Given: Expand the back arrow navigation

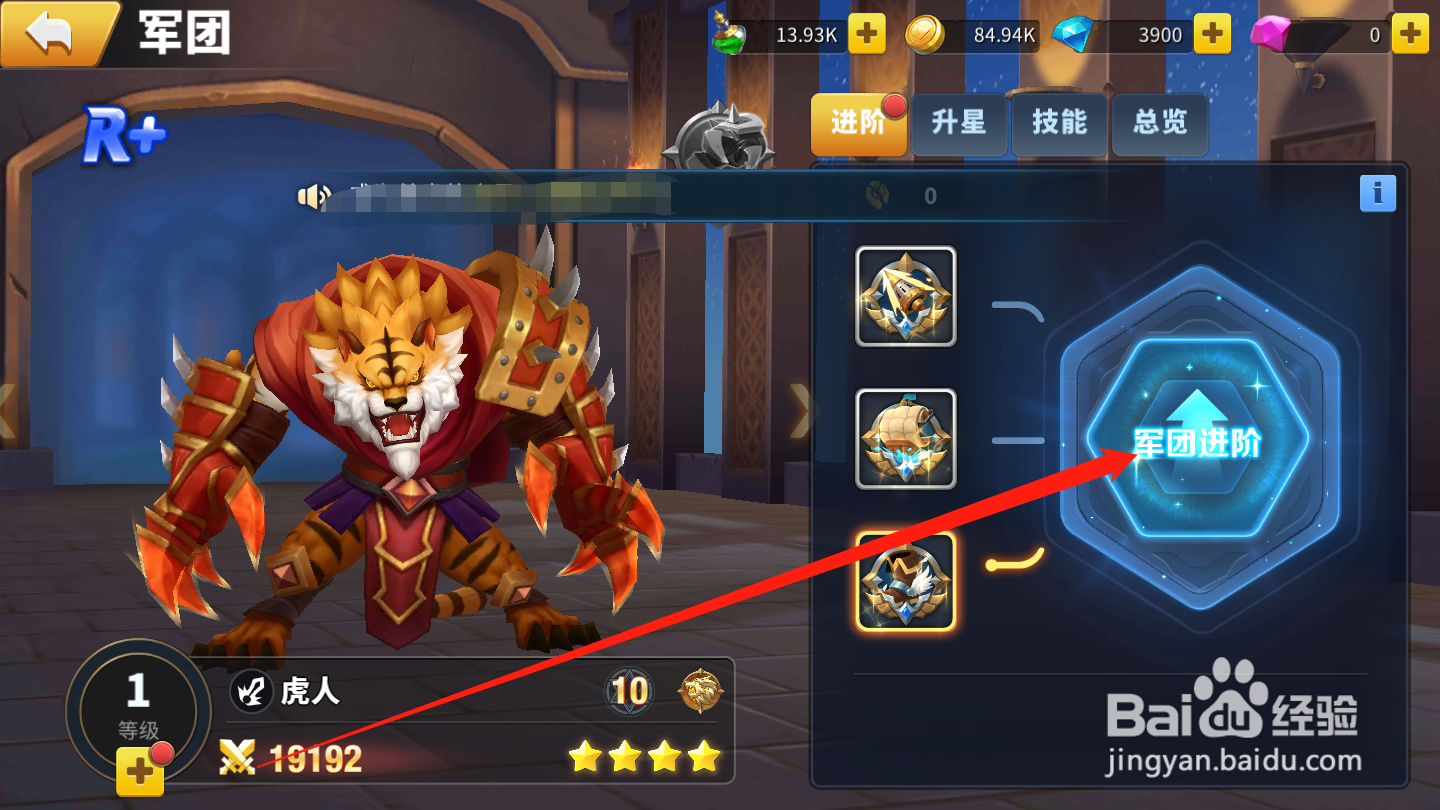Looking at the screenshot, I should tap(49, 33).
